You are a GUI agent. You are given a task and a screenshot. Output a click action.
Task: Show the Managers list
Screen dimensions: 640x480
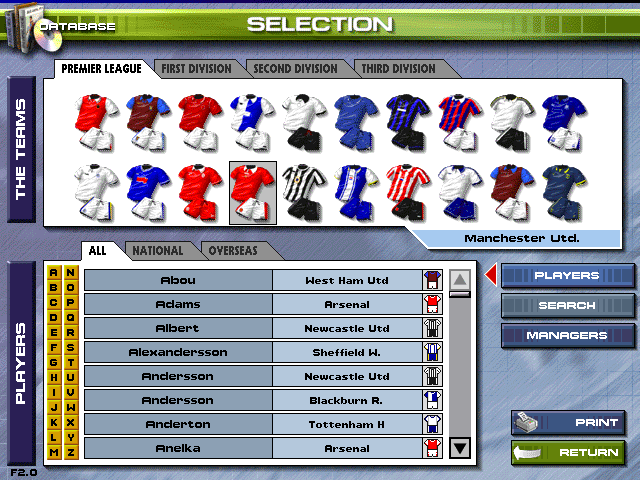[566, 336]
